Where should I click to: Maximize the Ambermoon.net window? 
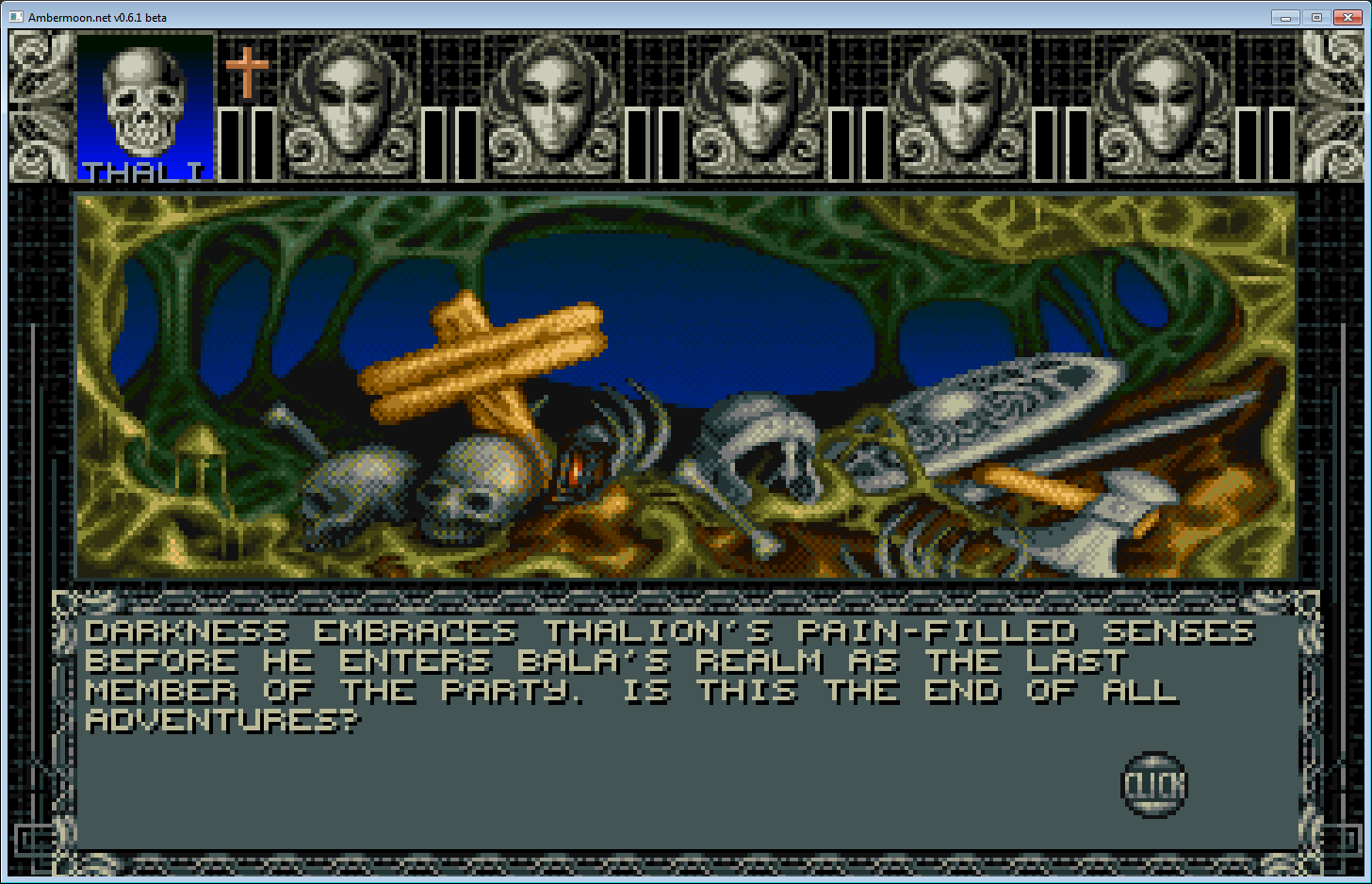(x=1316, y=17)
